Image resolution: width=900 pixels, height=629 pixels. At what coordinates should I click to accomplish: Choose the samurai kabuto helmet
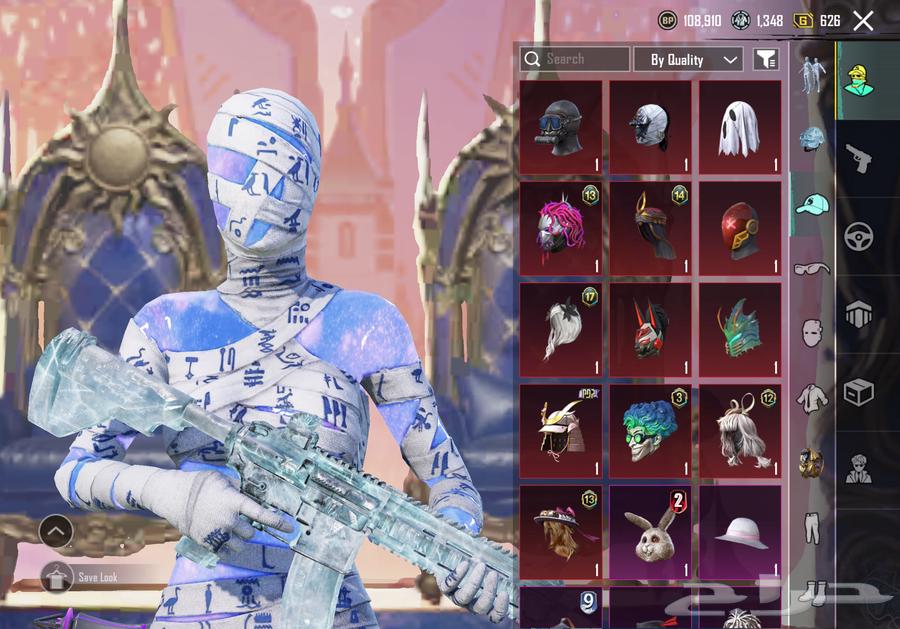pos(560,431)
